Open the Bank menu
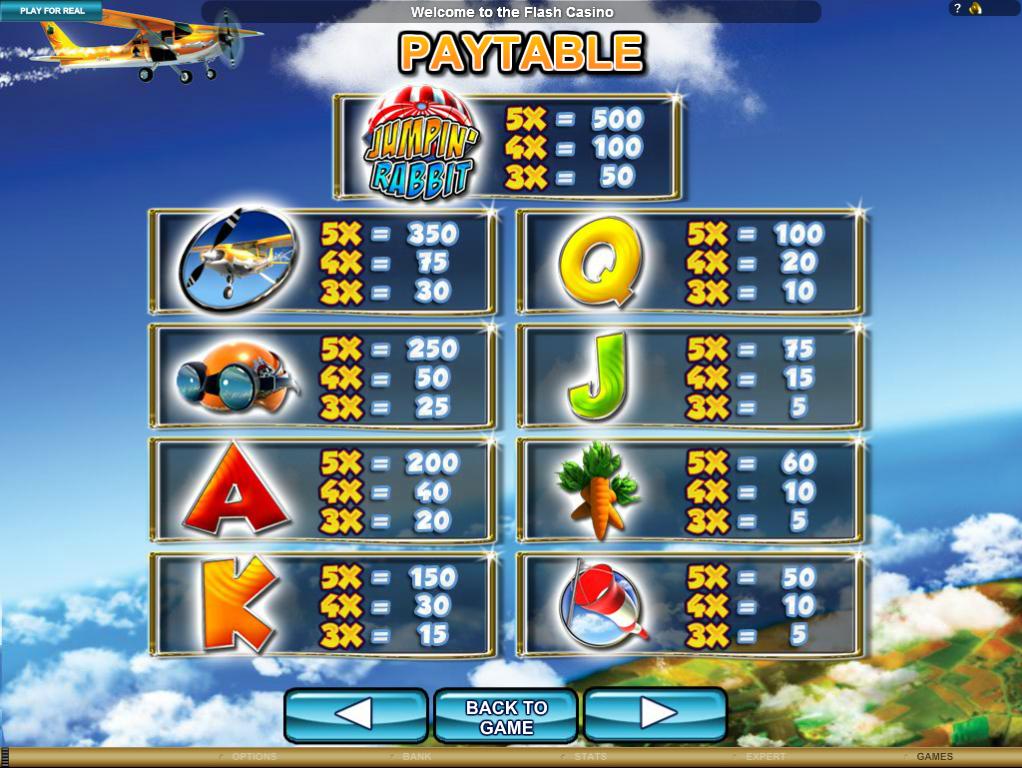1022x768 pixels. point(416,757)
